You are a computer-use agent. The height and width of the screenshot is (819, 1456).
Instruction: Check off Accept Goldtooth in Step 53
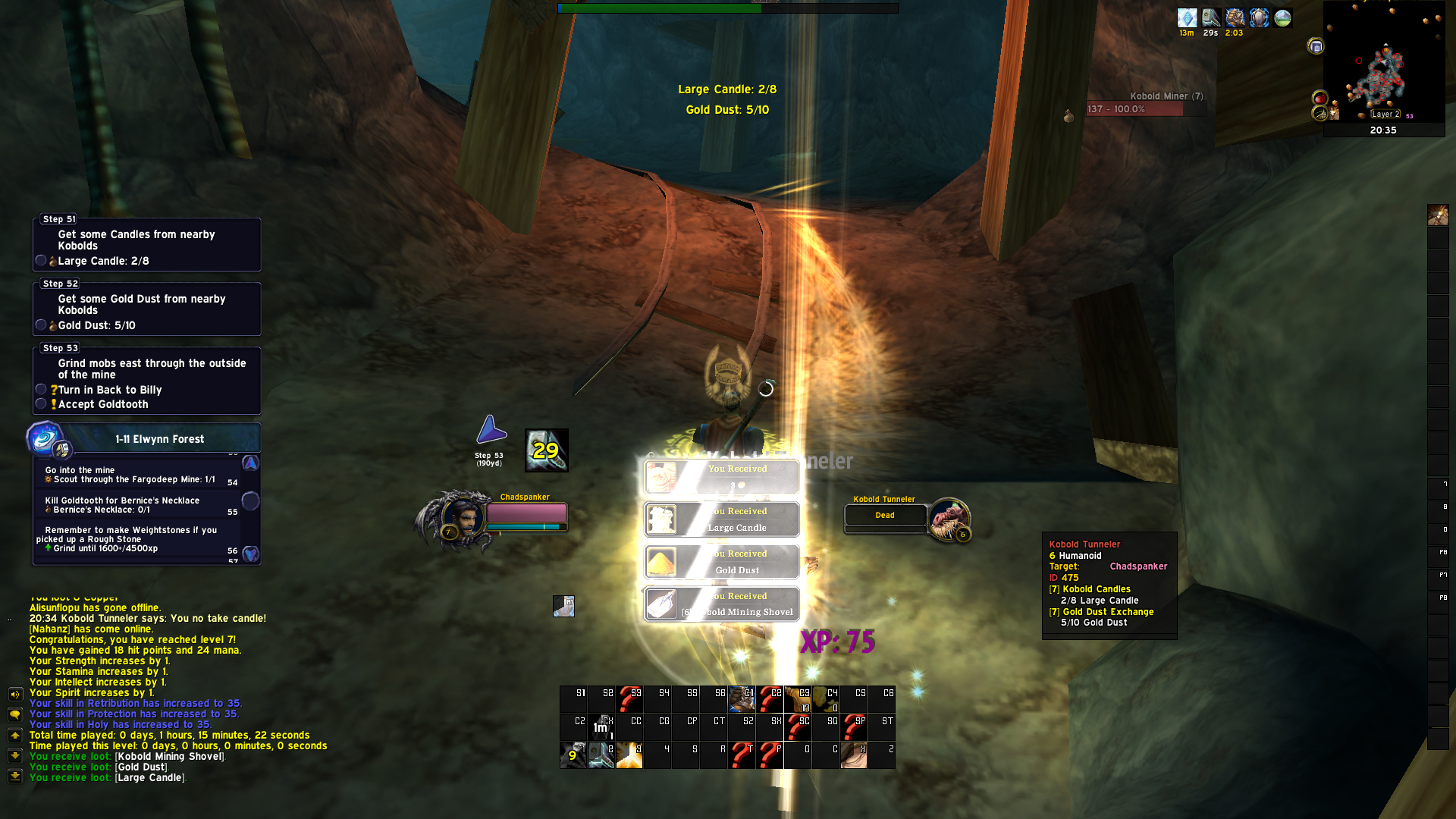pyautogui.click(x=41, y=403)
